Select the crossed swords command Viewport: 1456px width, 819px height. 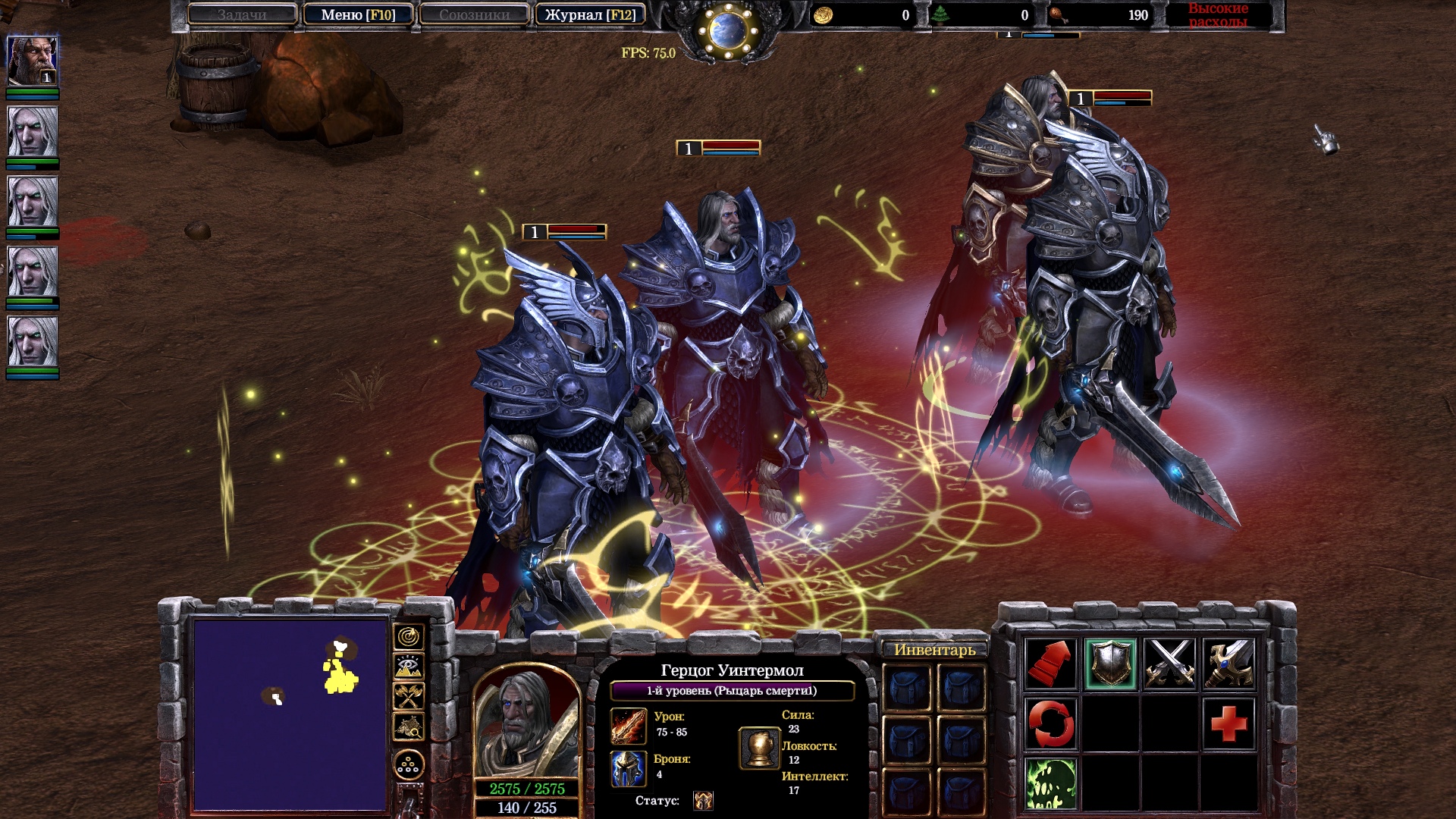click(x=1169, y=664)
